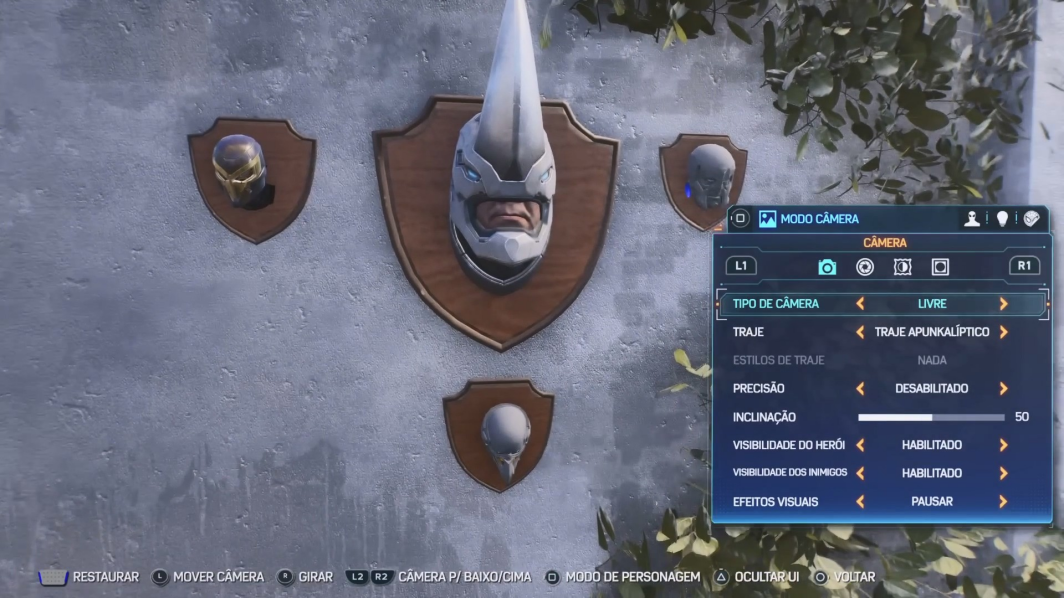Open the lighting mode lightbulb icon
Image resolution: width=1064 pixels, height=598 pixels.
click(x=1002, y=219)
